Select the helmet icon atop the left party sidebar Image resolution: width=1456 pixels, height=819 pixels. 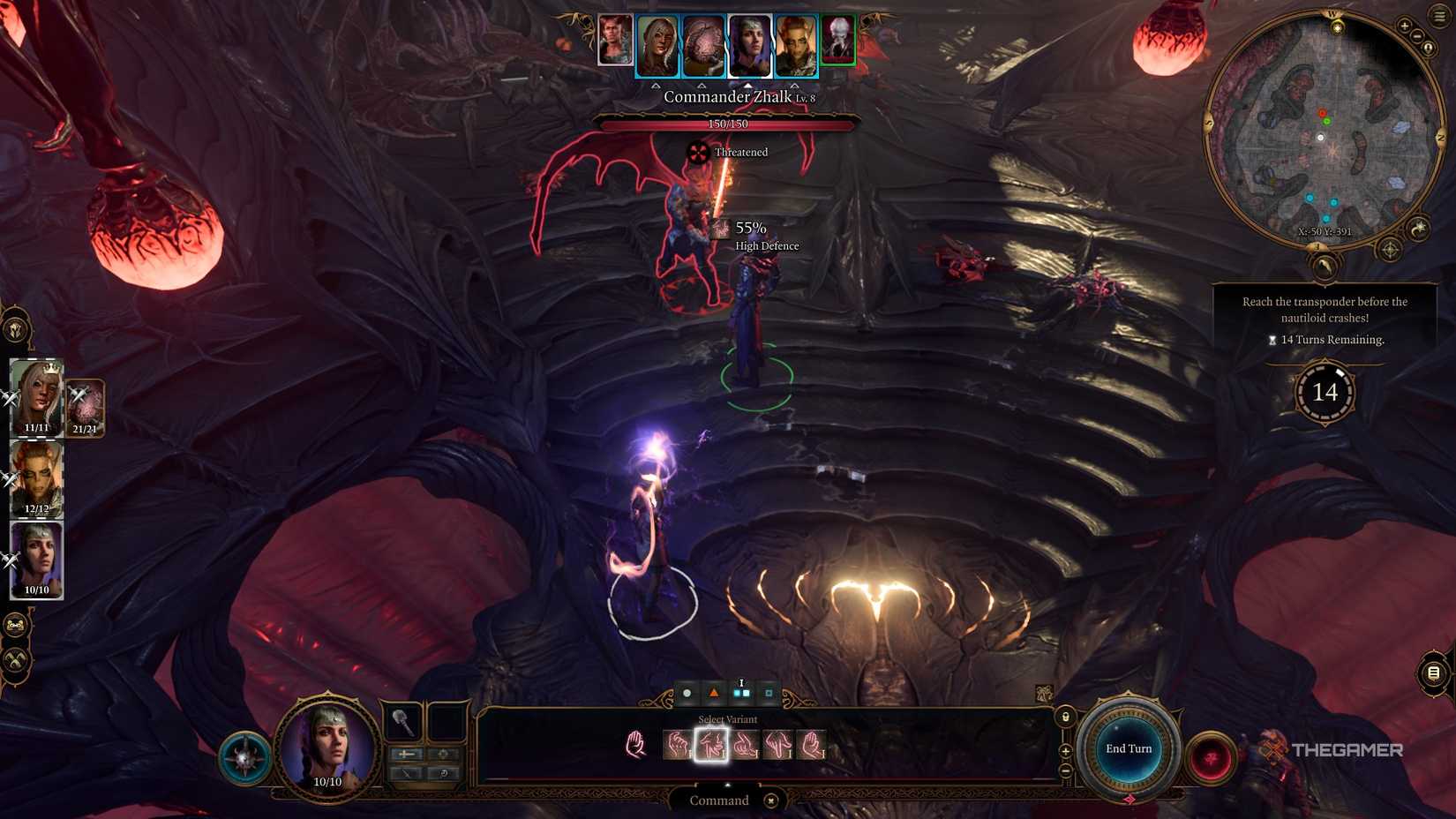(15, 328)
